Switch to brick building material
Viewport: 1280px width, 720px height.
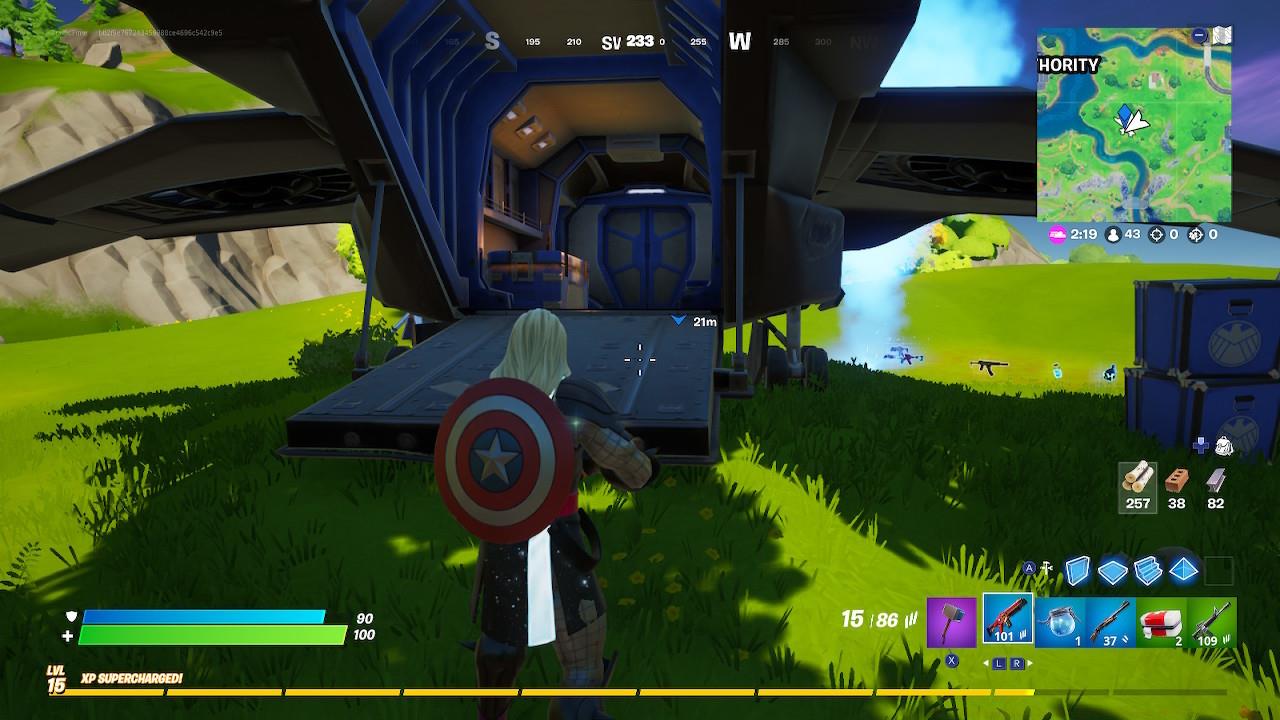point(1177,480)
